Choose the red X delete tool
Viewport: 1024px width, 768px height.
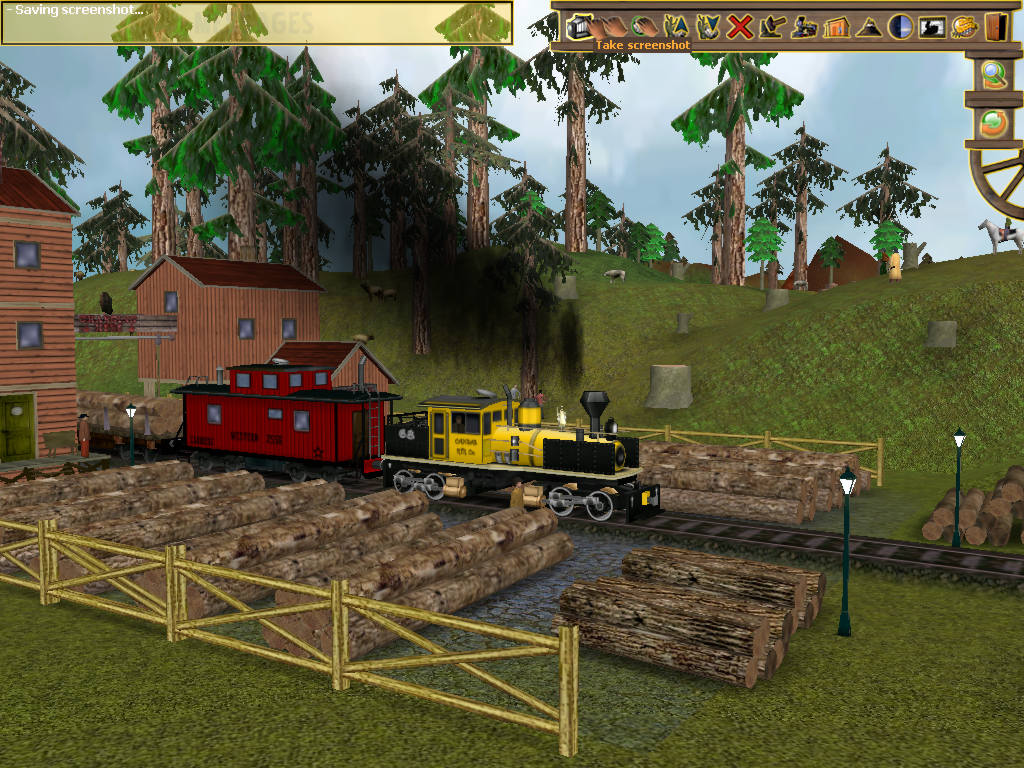(x=739, y=27)
